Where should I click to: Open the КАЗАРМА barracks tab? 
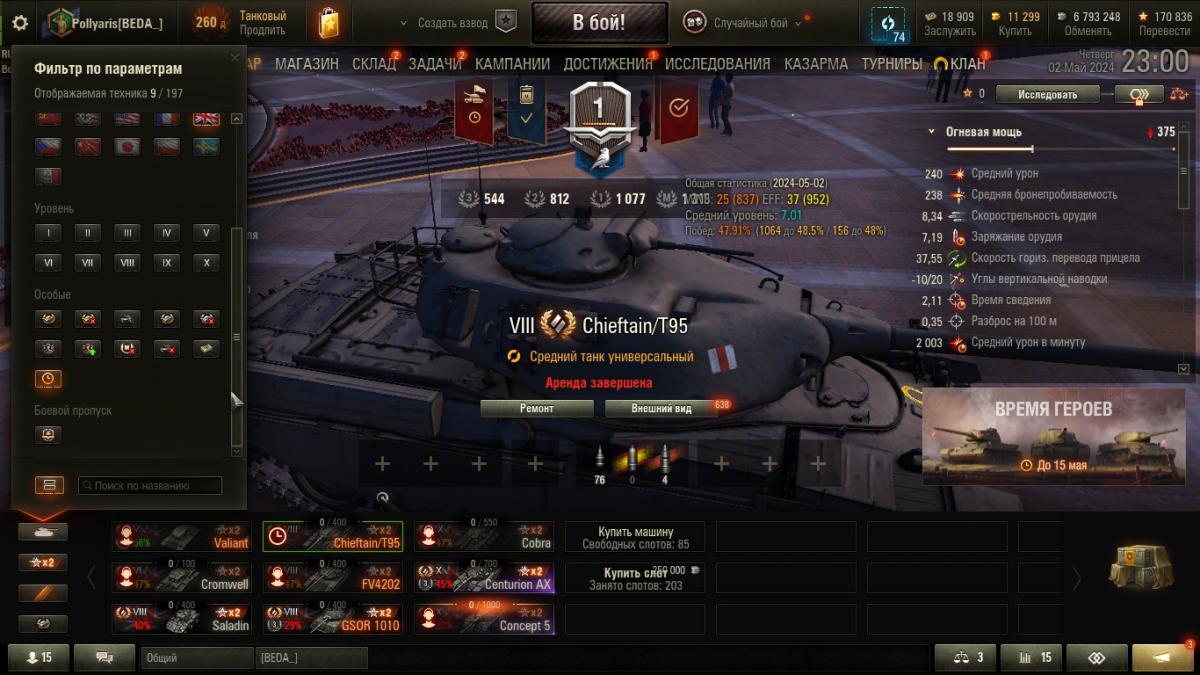(x=816, y=64)
